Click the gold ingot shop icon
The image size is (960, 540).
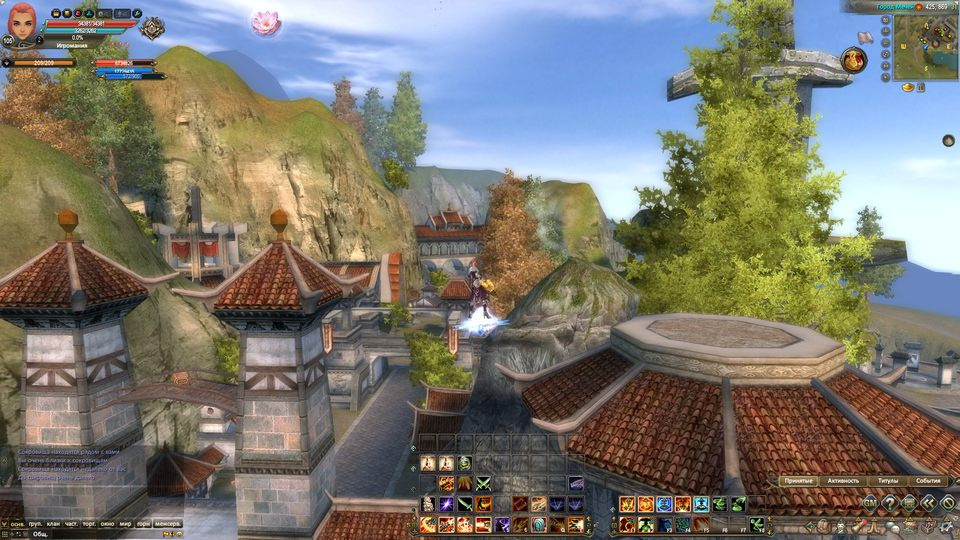pos(908,88)
